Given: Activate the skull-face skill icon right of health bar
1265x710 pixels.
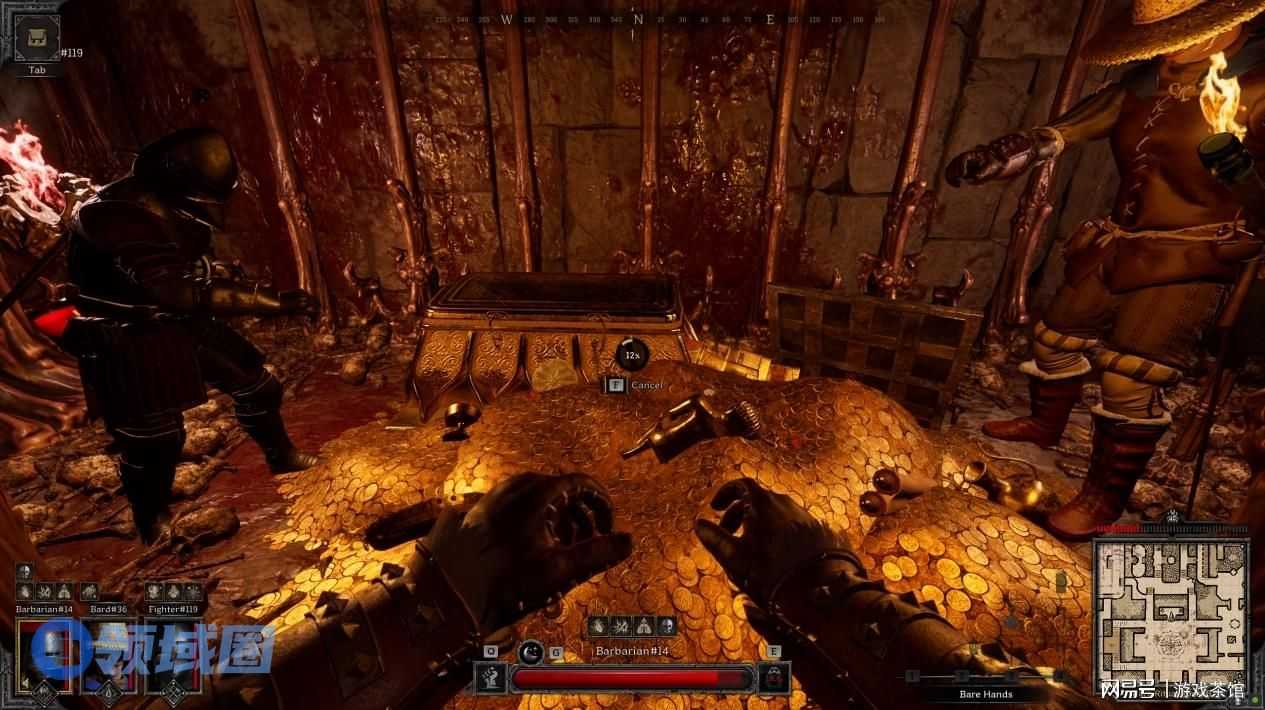Looking at the screenshot, I should click(774, 678).
